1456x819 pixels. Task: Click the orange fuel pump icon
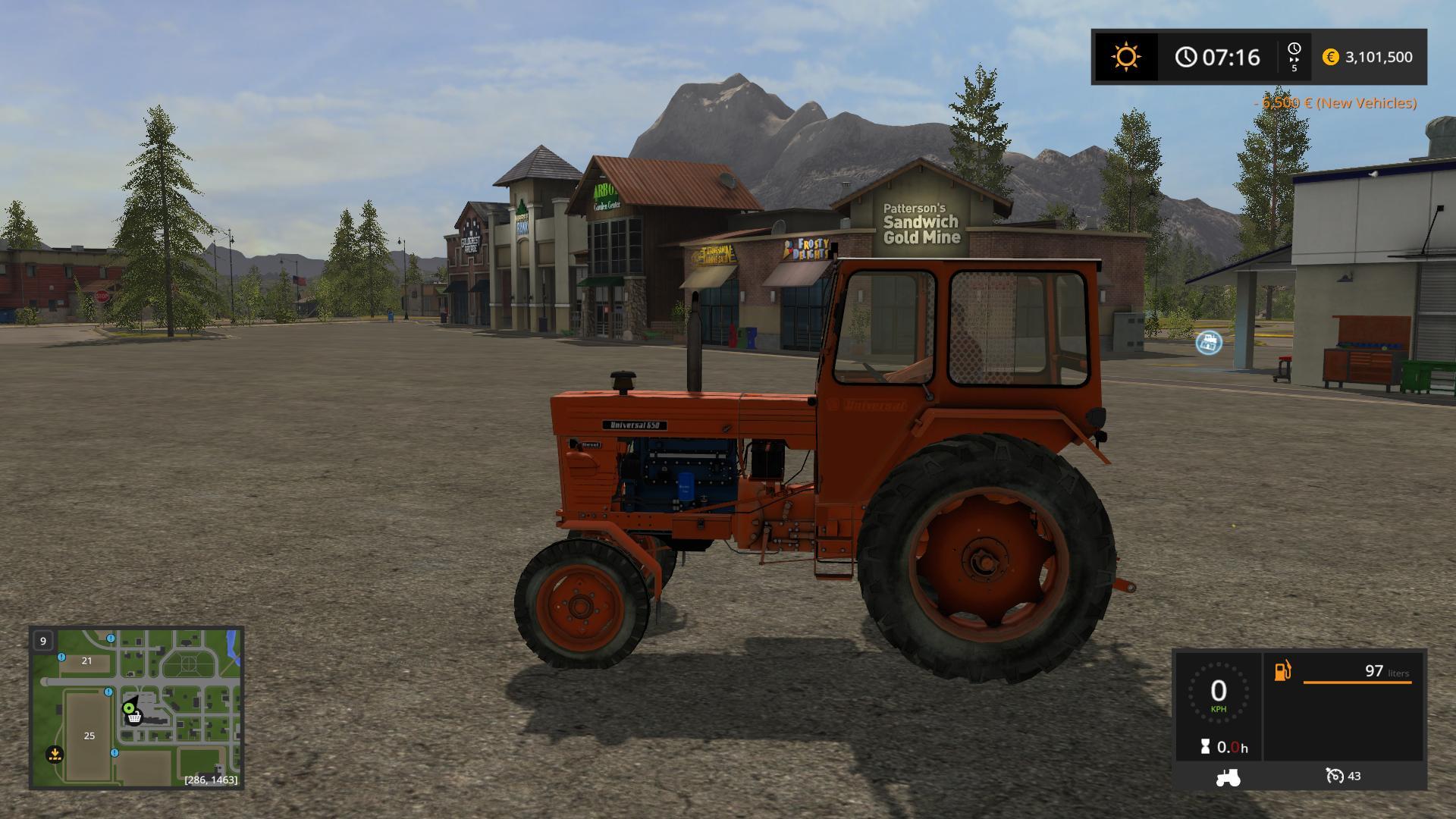[1282, 671]
